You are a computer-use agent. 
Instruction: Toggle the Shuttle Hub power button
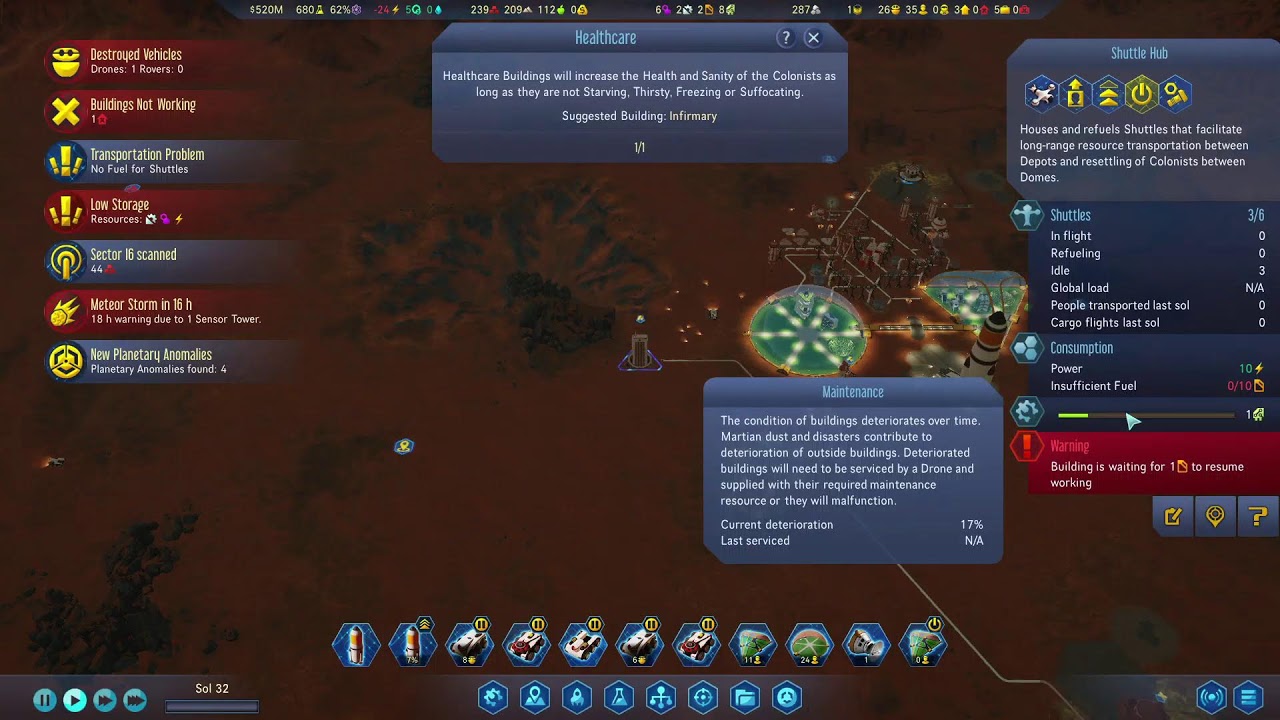[1141, 94]
